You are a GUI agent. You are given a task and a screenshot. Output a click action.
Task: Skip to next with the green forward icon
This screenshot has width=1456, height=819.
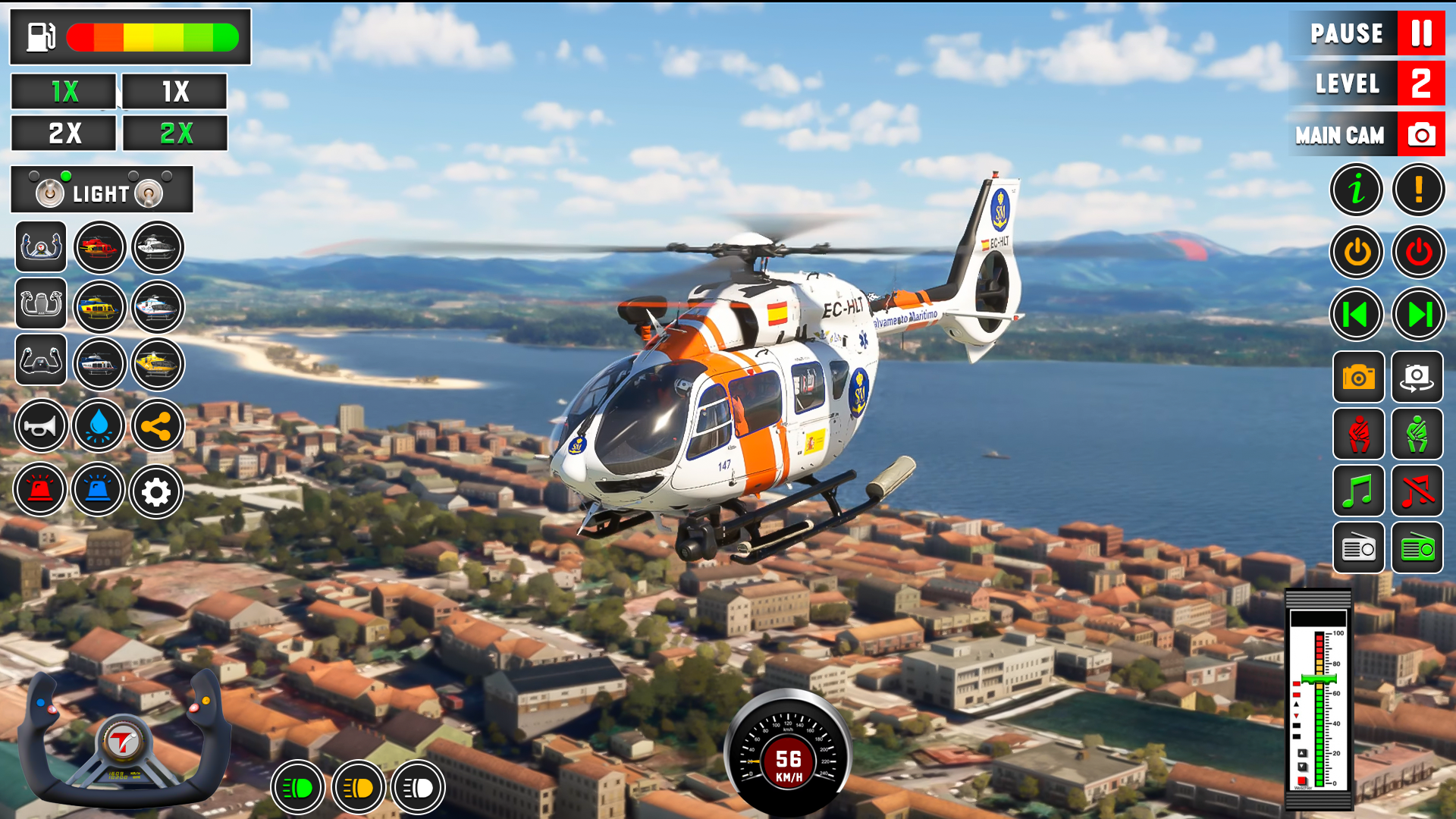tap(1417, 313)
